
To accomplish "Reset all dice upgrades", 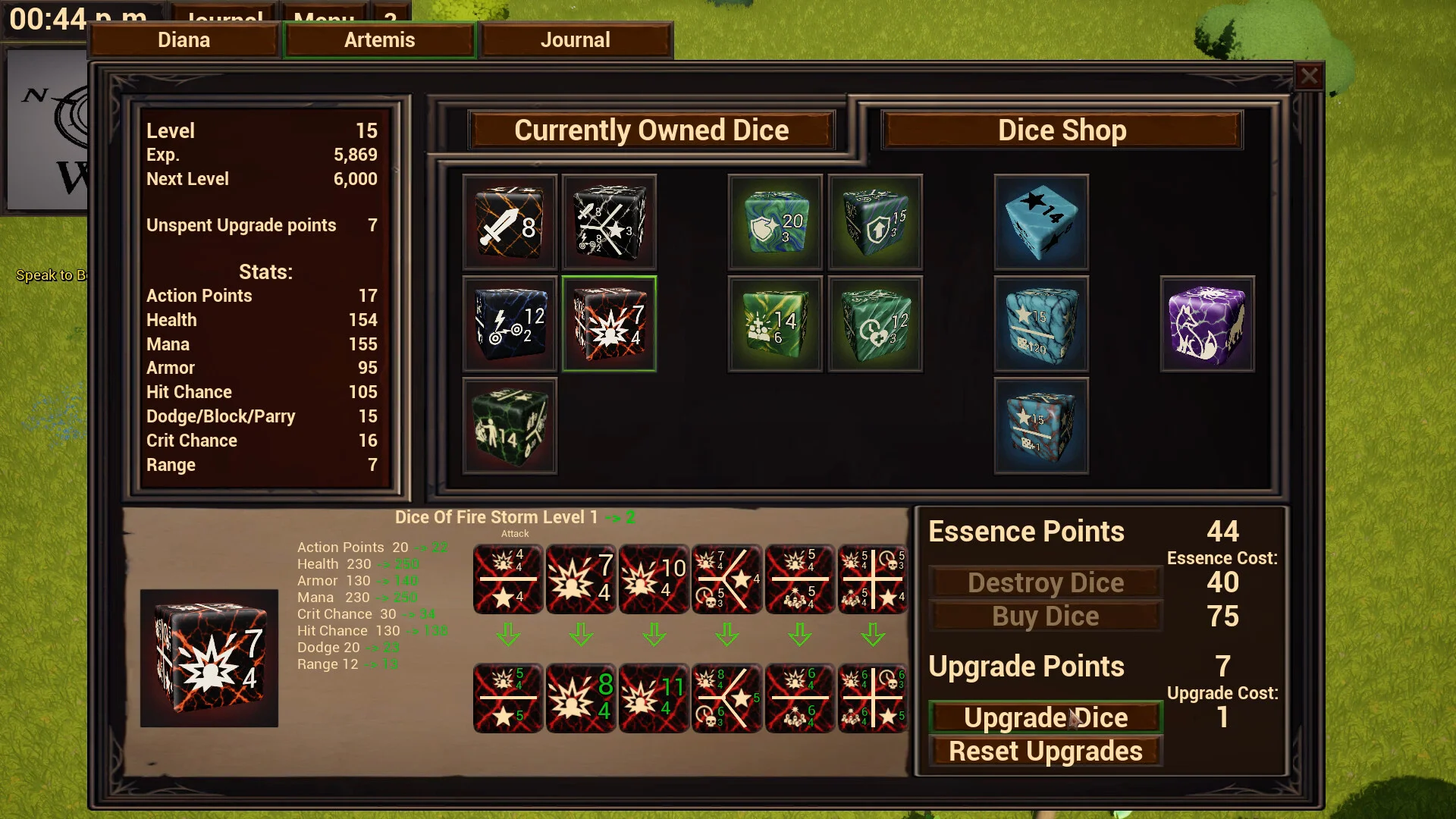I will (1046, 752).
